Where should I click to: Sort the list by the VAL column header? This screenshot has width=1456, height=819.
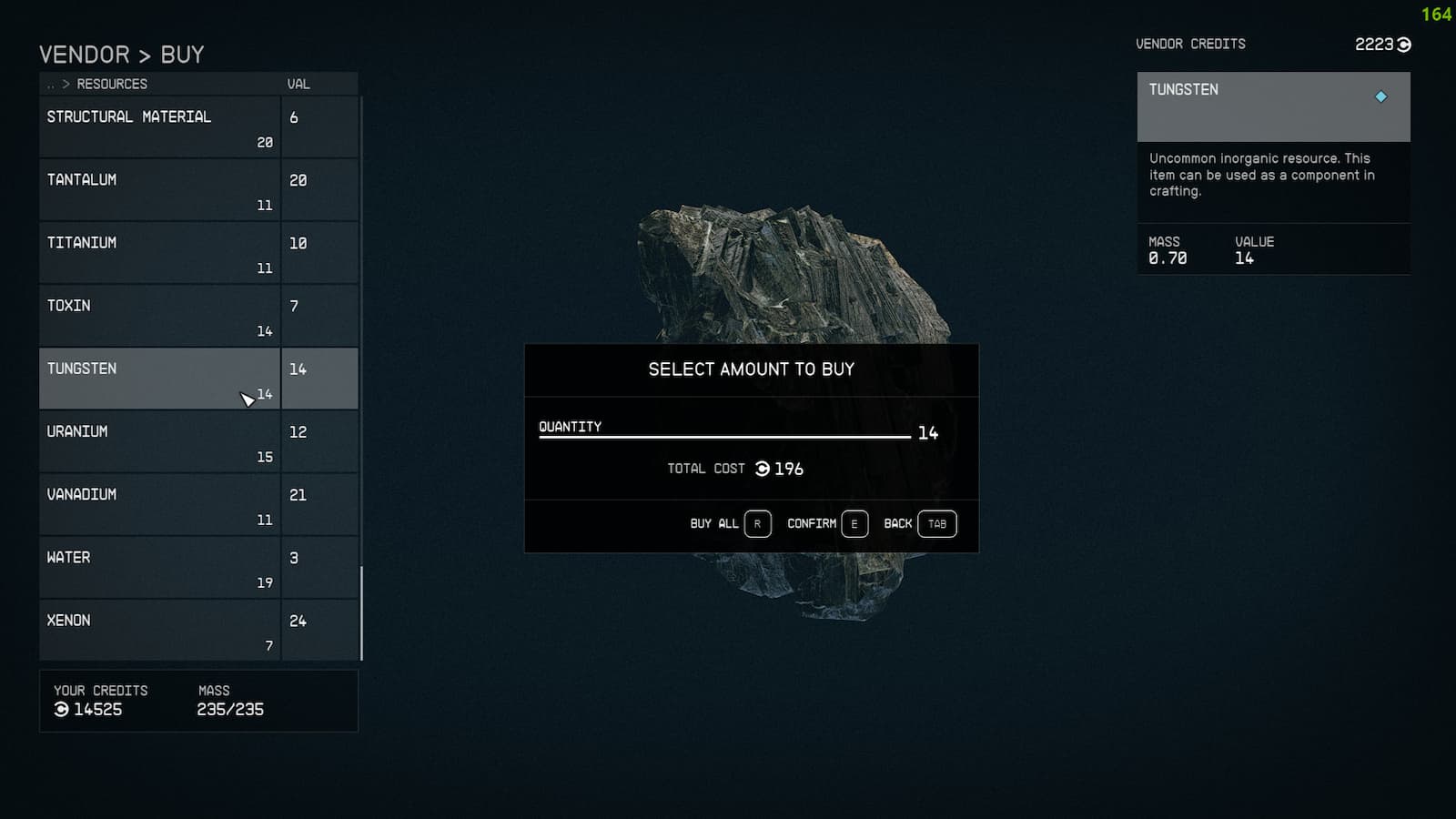point(298,83)
